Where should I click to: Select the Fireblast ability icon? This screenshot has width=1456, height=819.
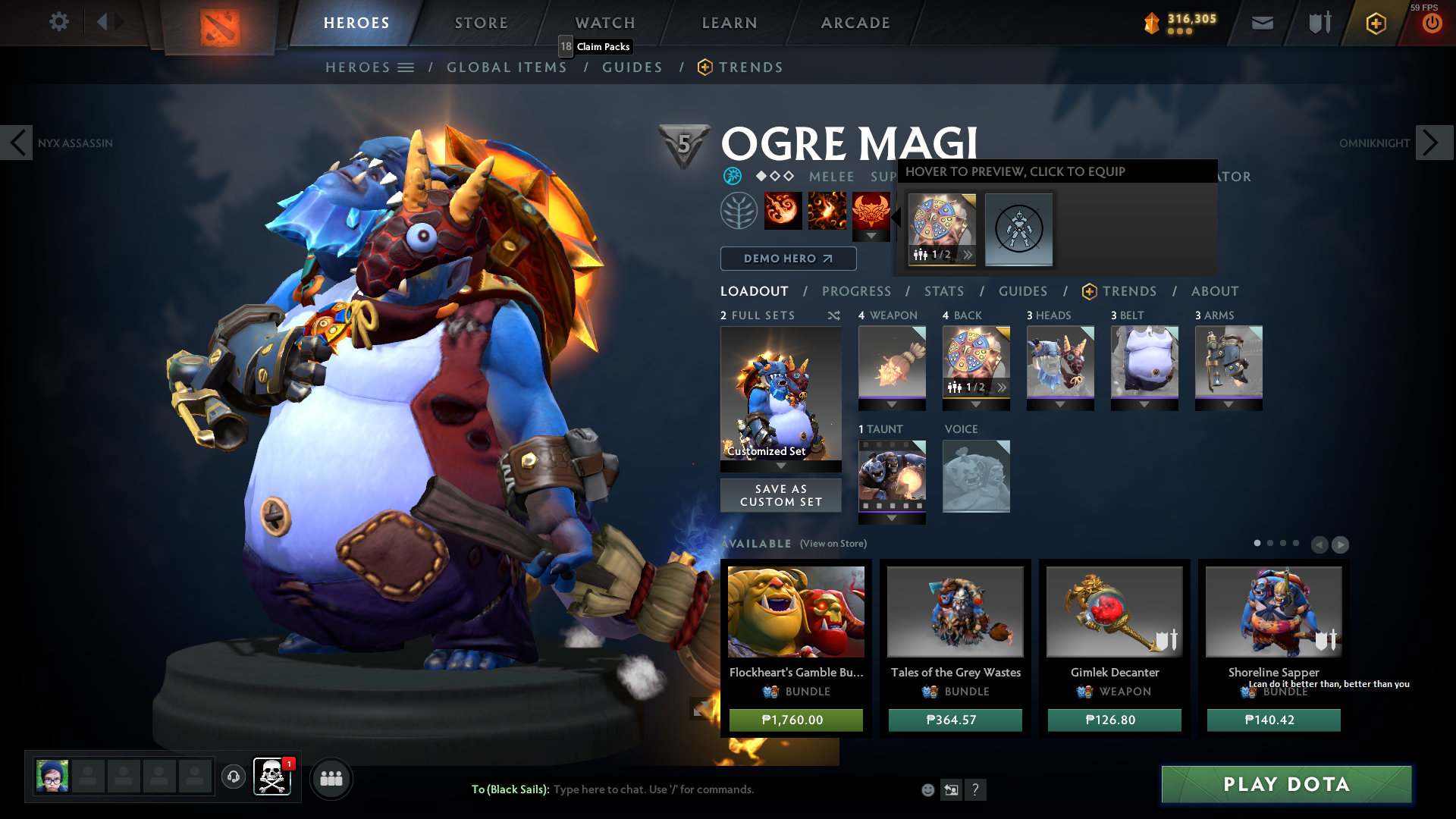click(x=783, y=210)
